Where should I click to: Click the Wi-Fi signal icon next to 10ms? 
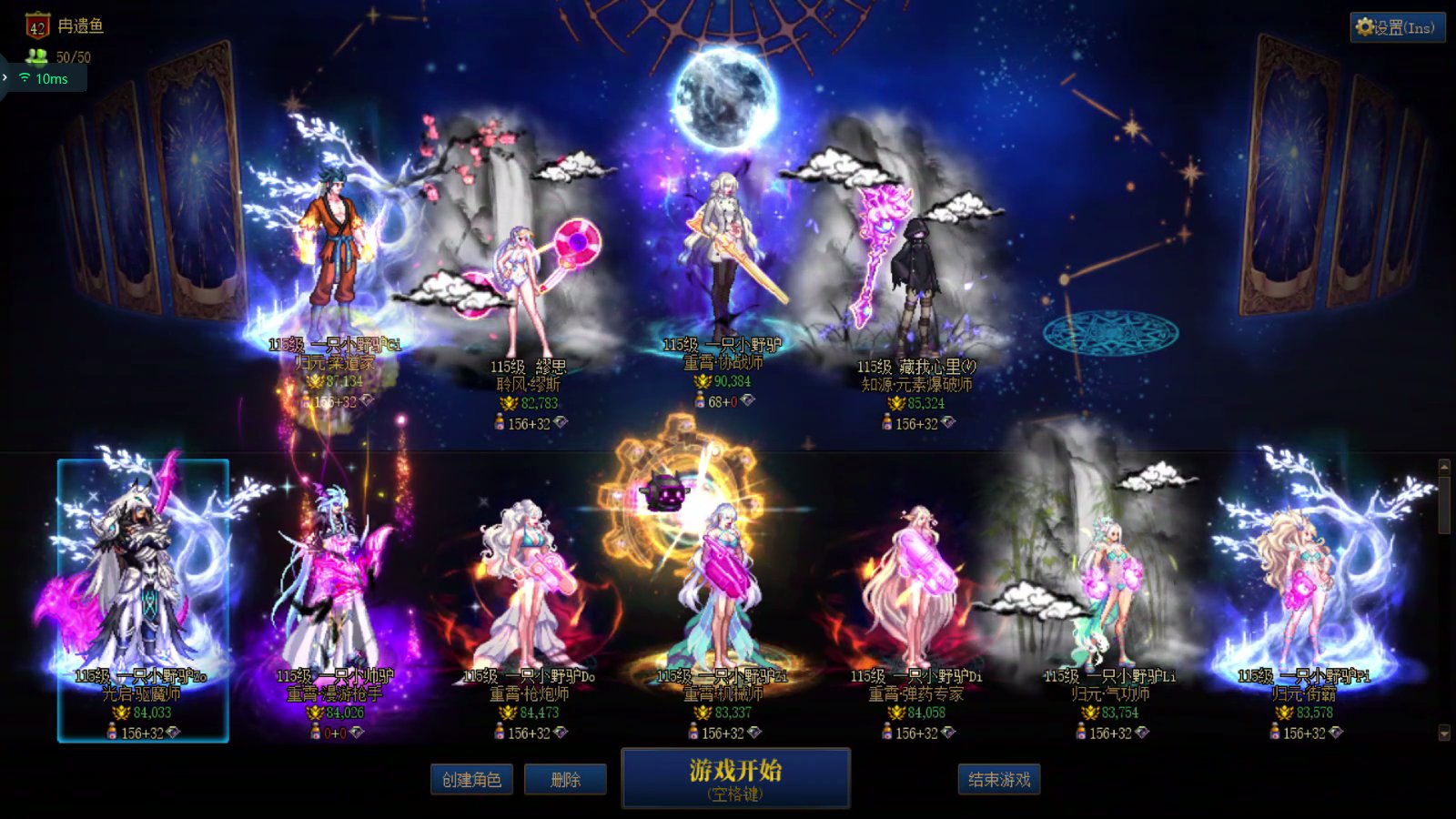(24, 79)
